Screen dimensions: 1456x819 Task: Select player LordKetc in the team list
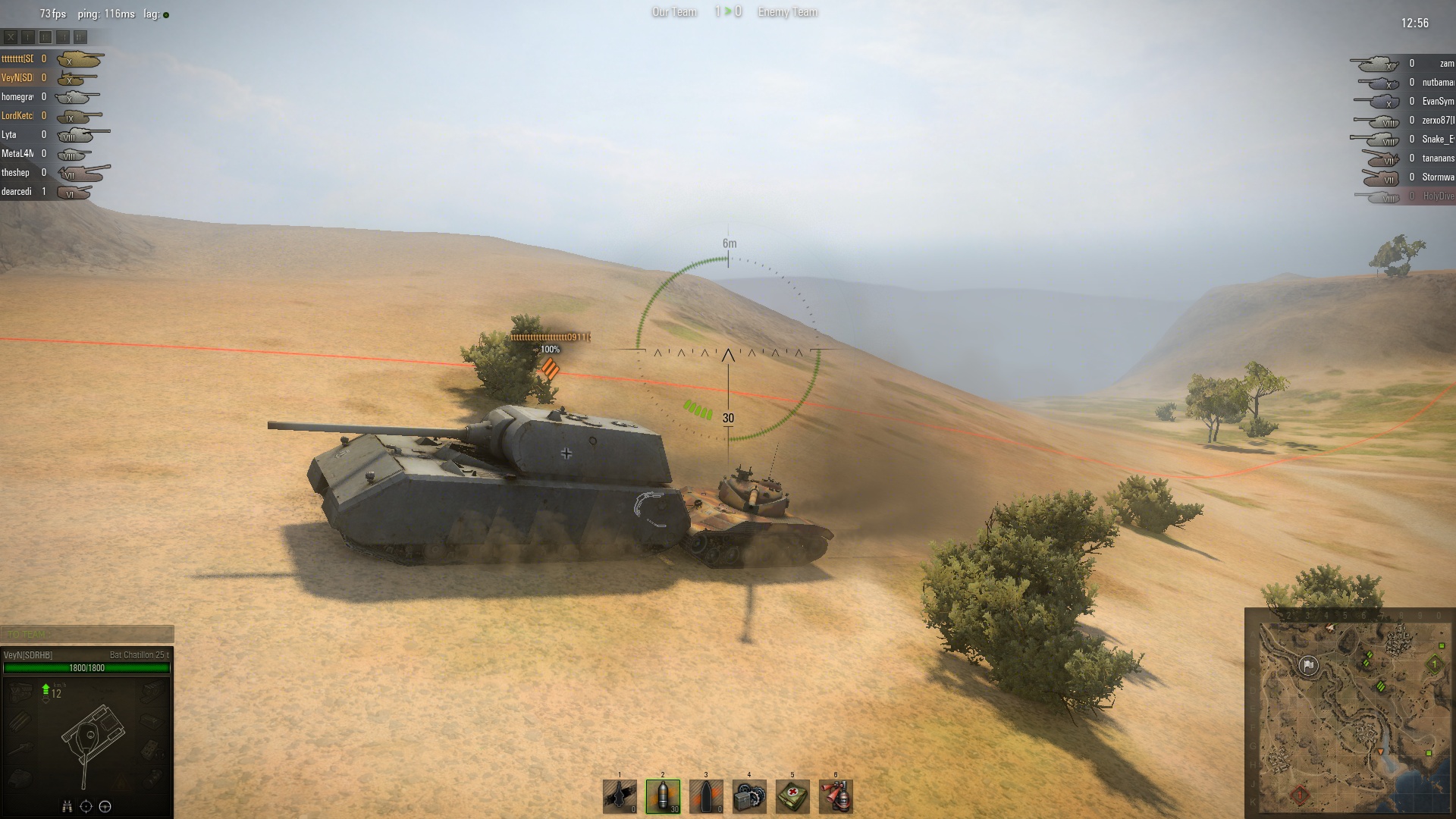(x=17, y=116)
